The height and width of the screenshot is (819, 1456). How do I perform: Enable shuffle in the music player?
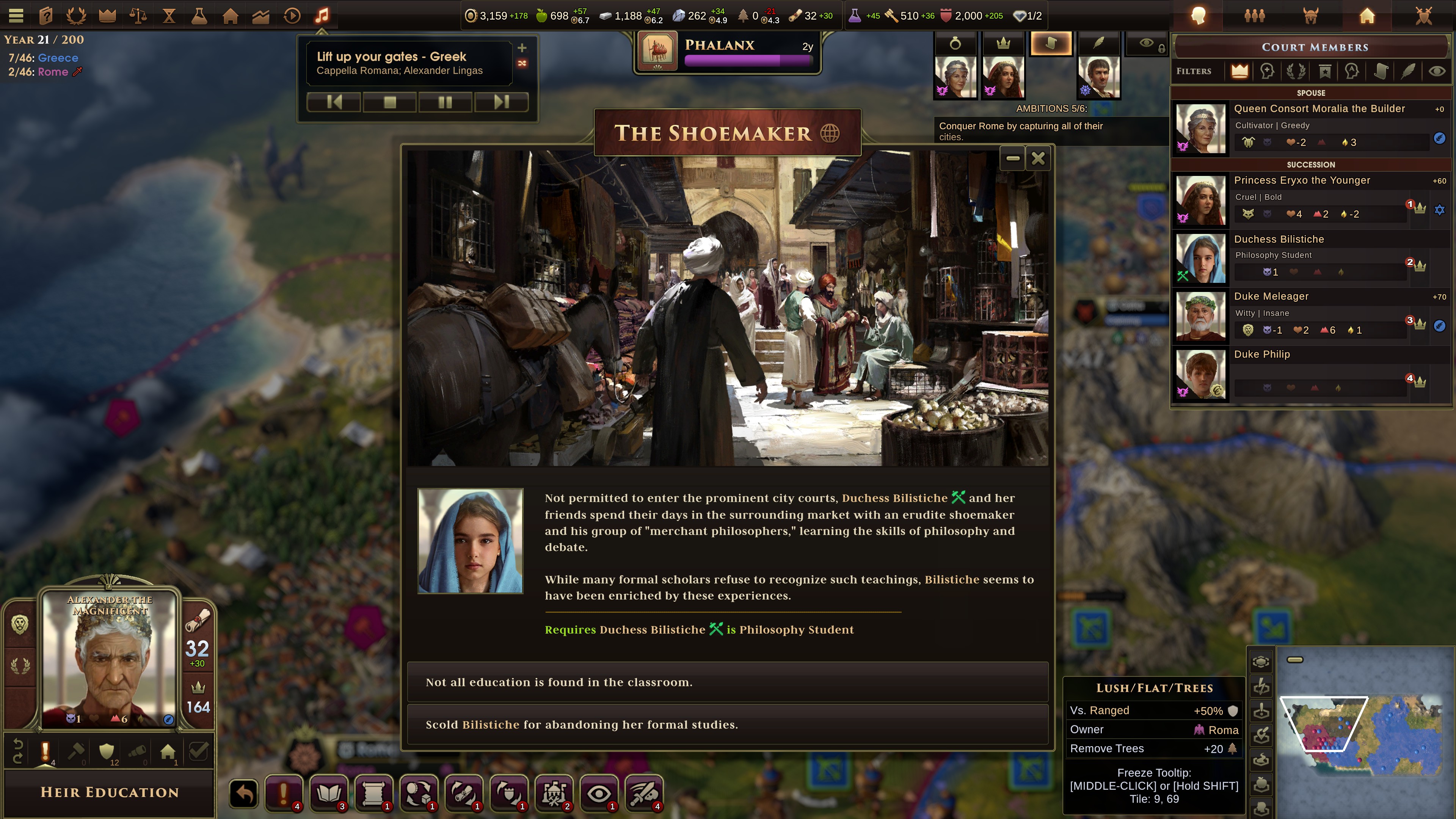(522, 64)
